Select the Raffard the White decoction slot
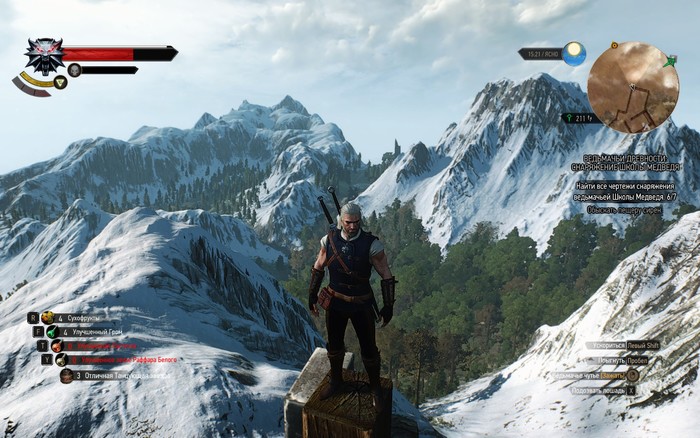700x438 pixels. click(x=61, y=359)
